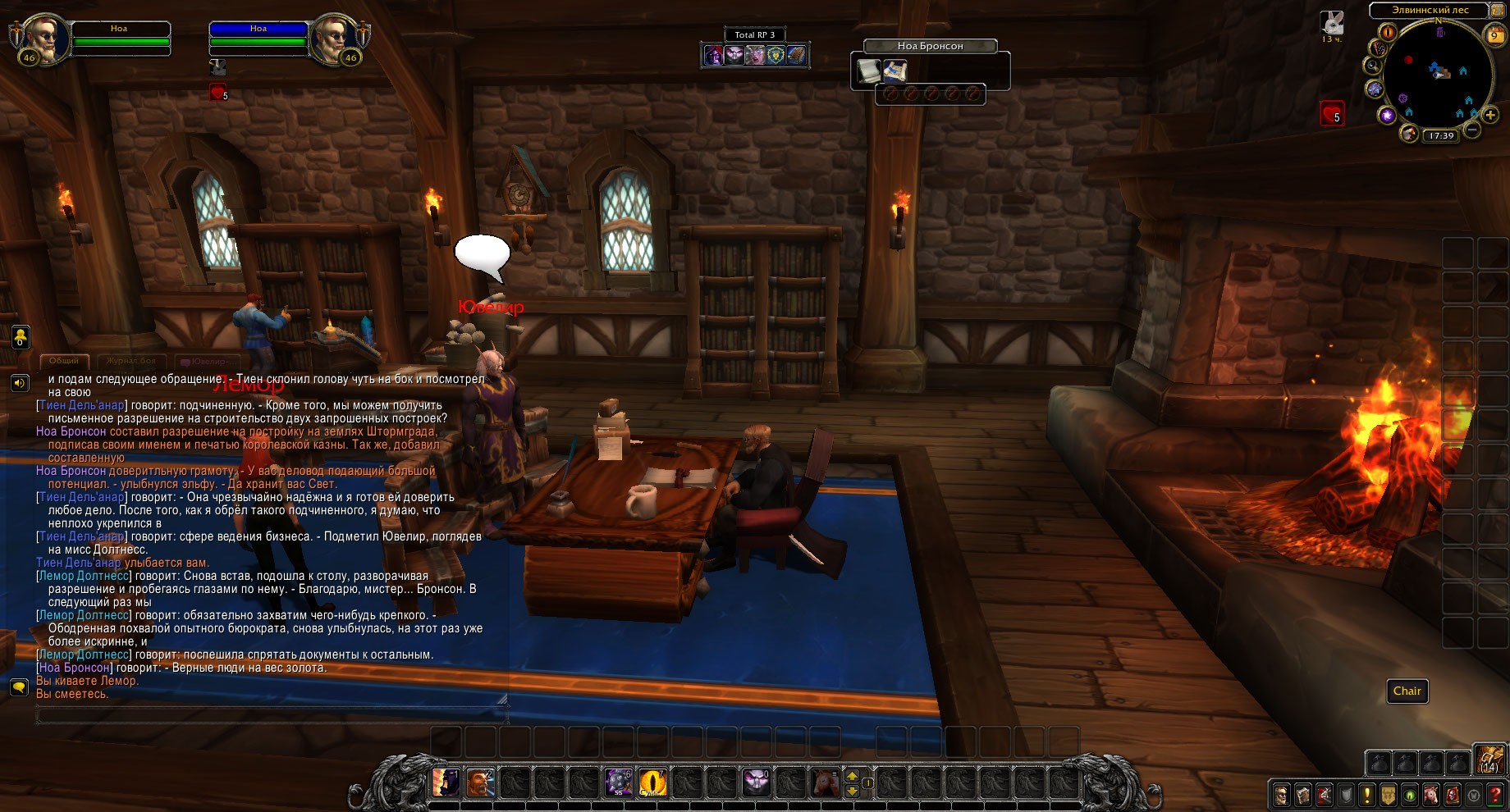1510x812 pixels.
Task: Click the chat input field
Action: (271, 716)
